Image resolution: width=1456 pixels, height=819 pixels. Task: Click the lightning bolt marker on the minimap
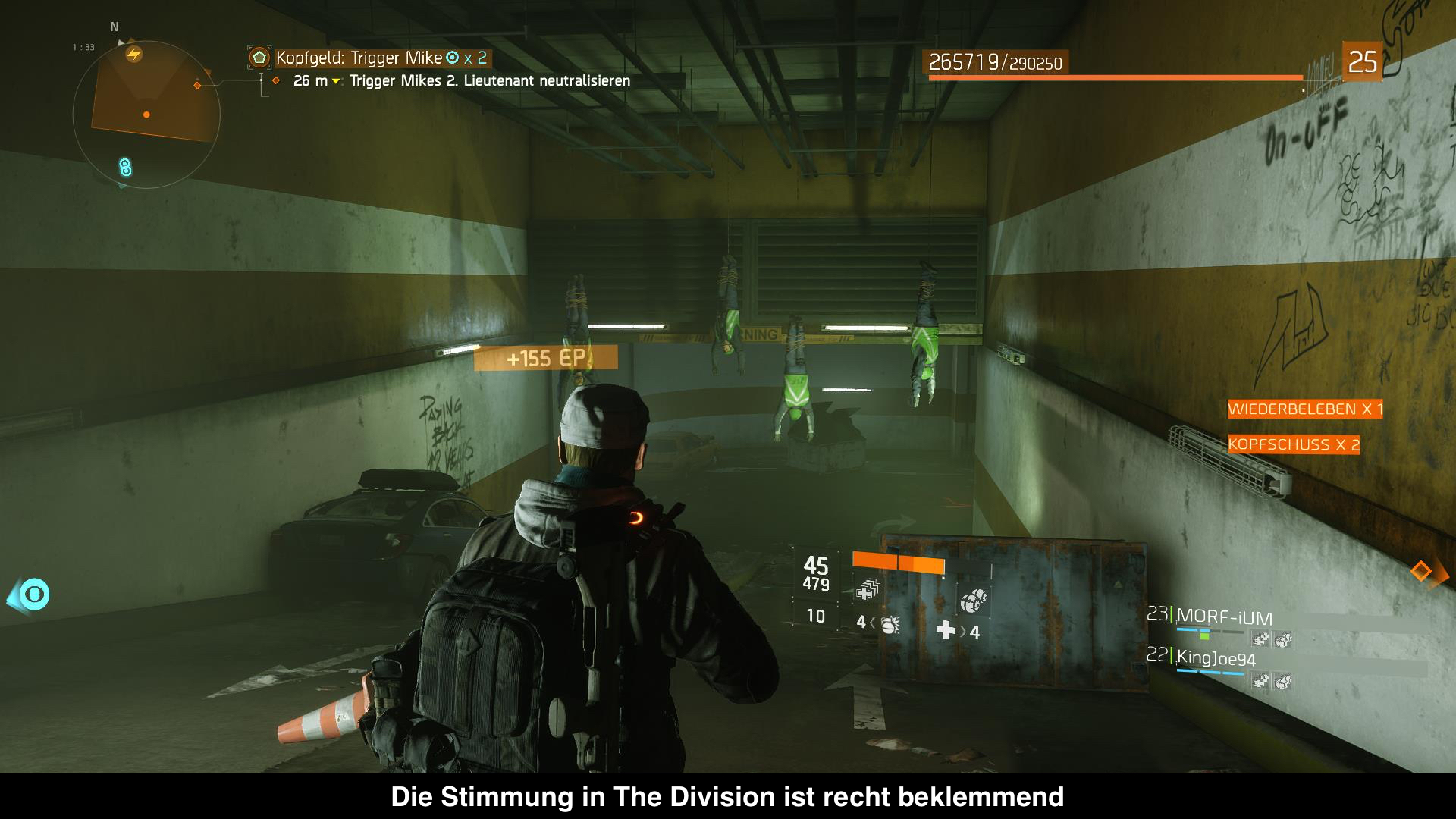click(134, 54)
